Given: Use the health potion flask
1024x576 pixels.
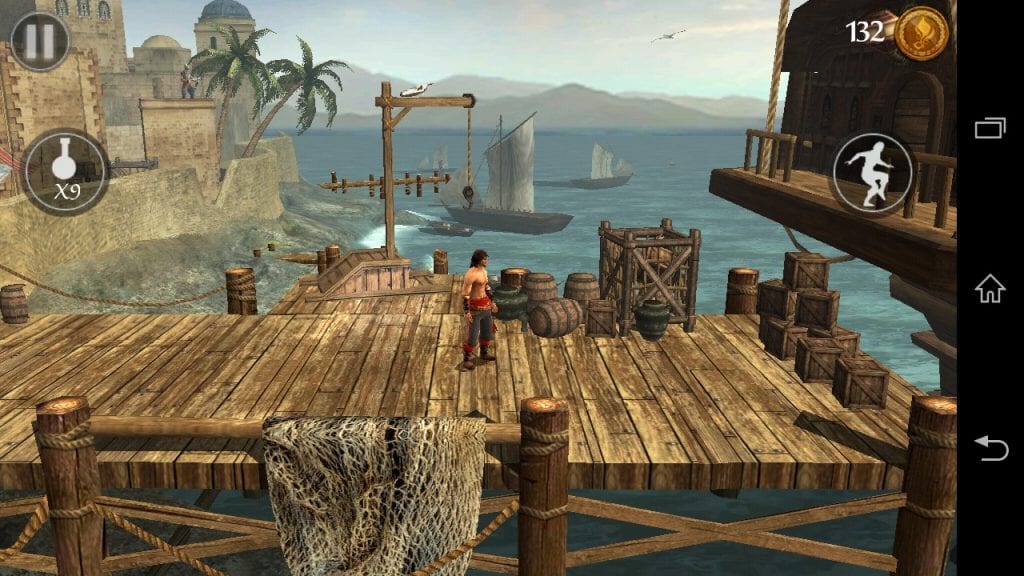Looking at the screenshot, I should [x=66, y=171].
